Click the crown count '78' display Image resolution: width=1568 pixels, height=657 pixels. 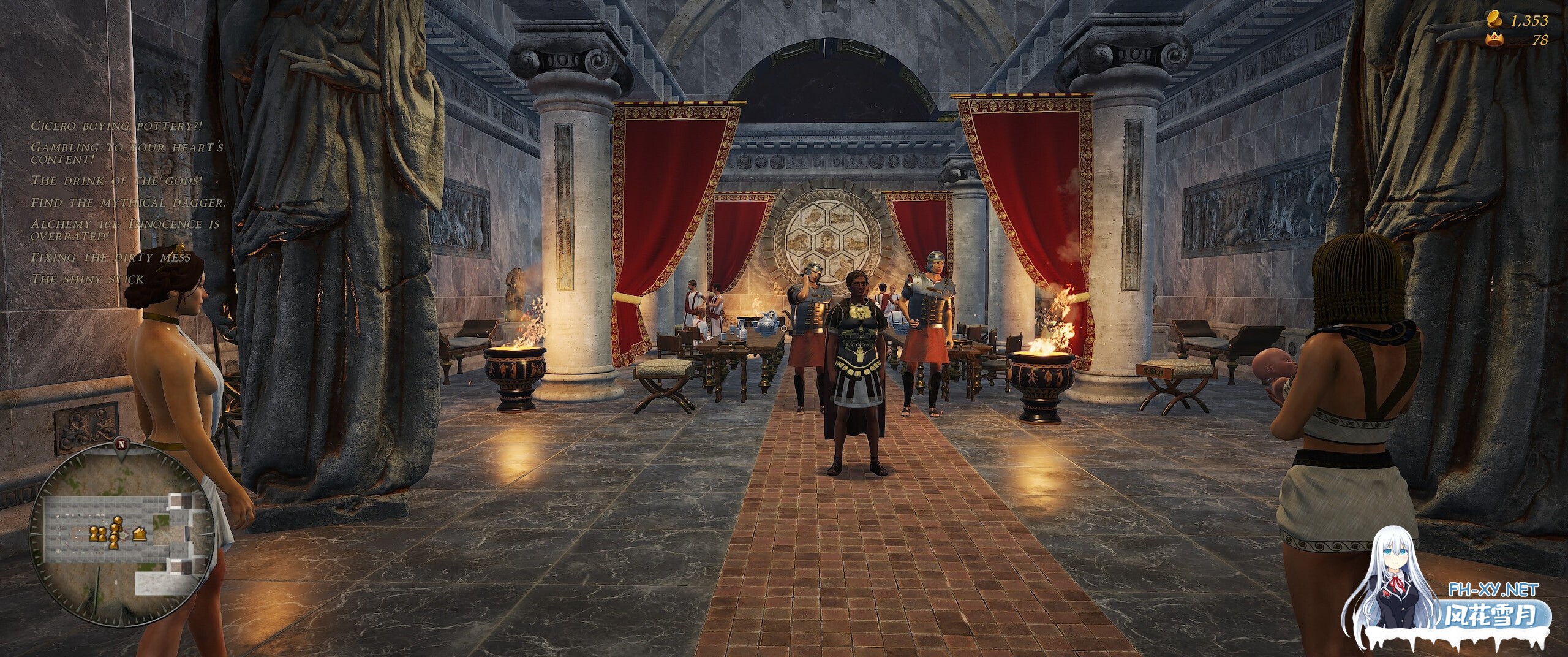pos(1539,41)
